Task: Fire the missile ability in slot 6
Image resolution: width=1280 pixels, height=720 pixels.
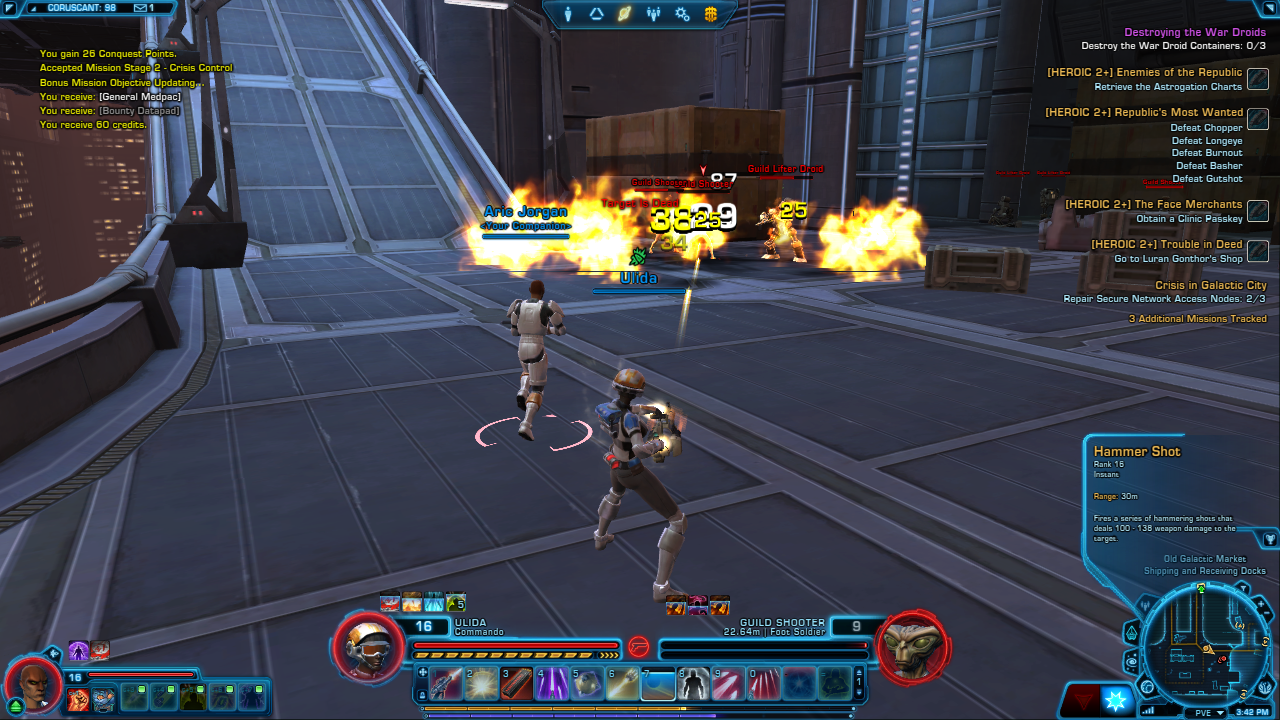Action: (x=624, y=684)
